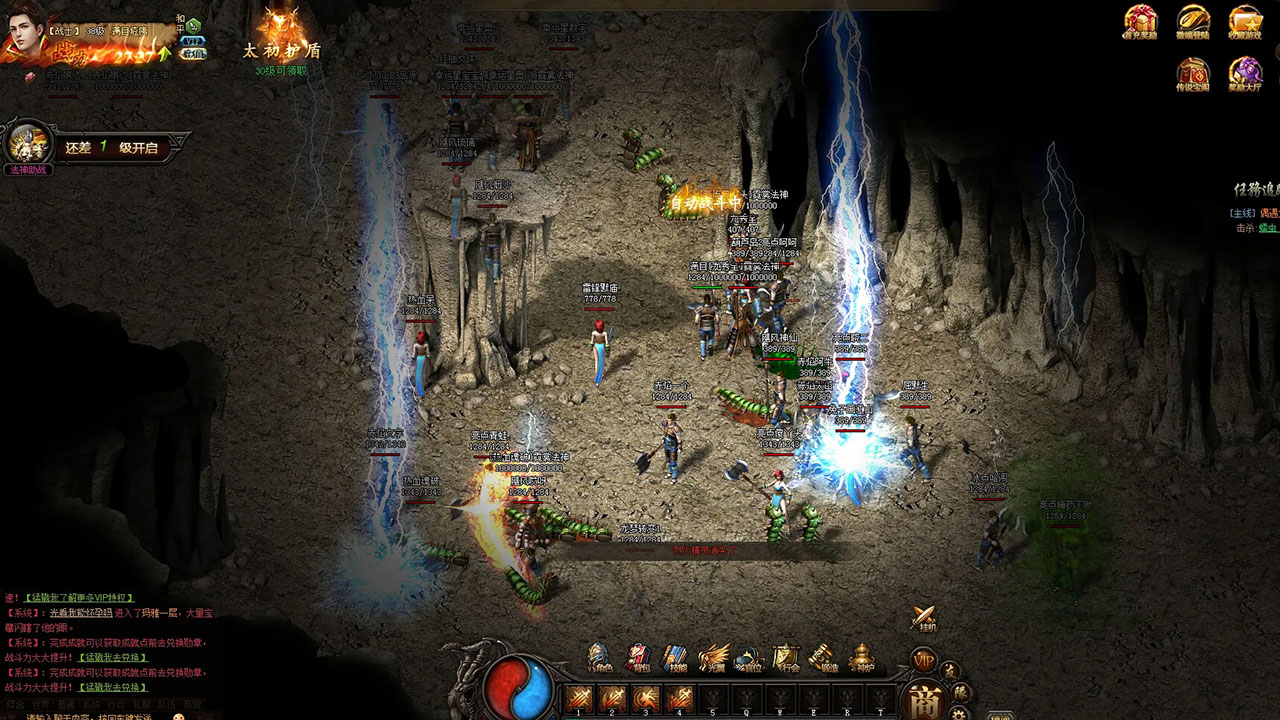The height and width of the screenshot is (720, 1280).
Task: Open the 角色 character panel
Action: [x=599, y=657]
